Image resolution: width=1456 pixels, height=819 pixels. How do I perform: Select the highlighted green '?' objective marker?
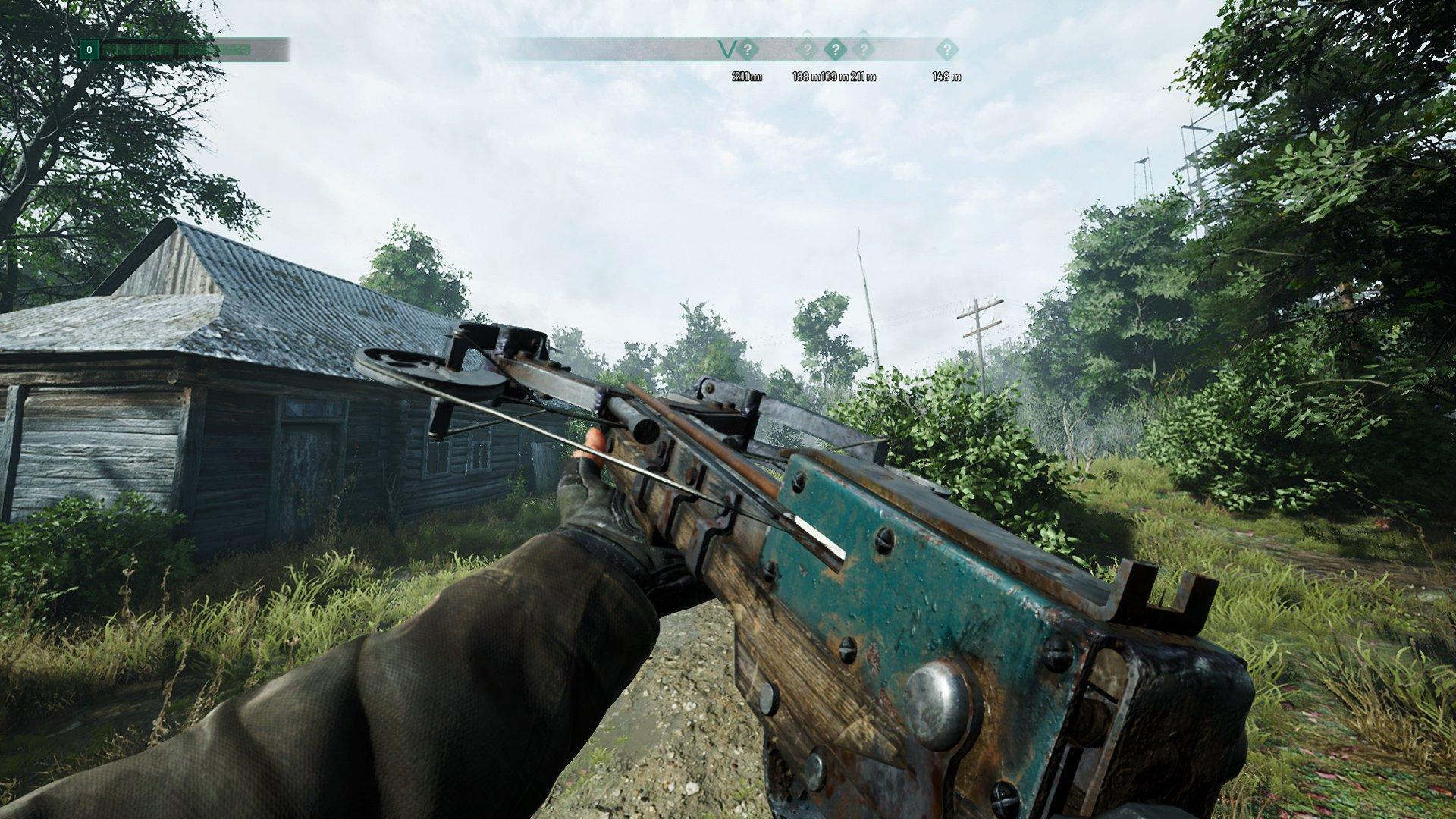[836, 49]
